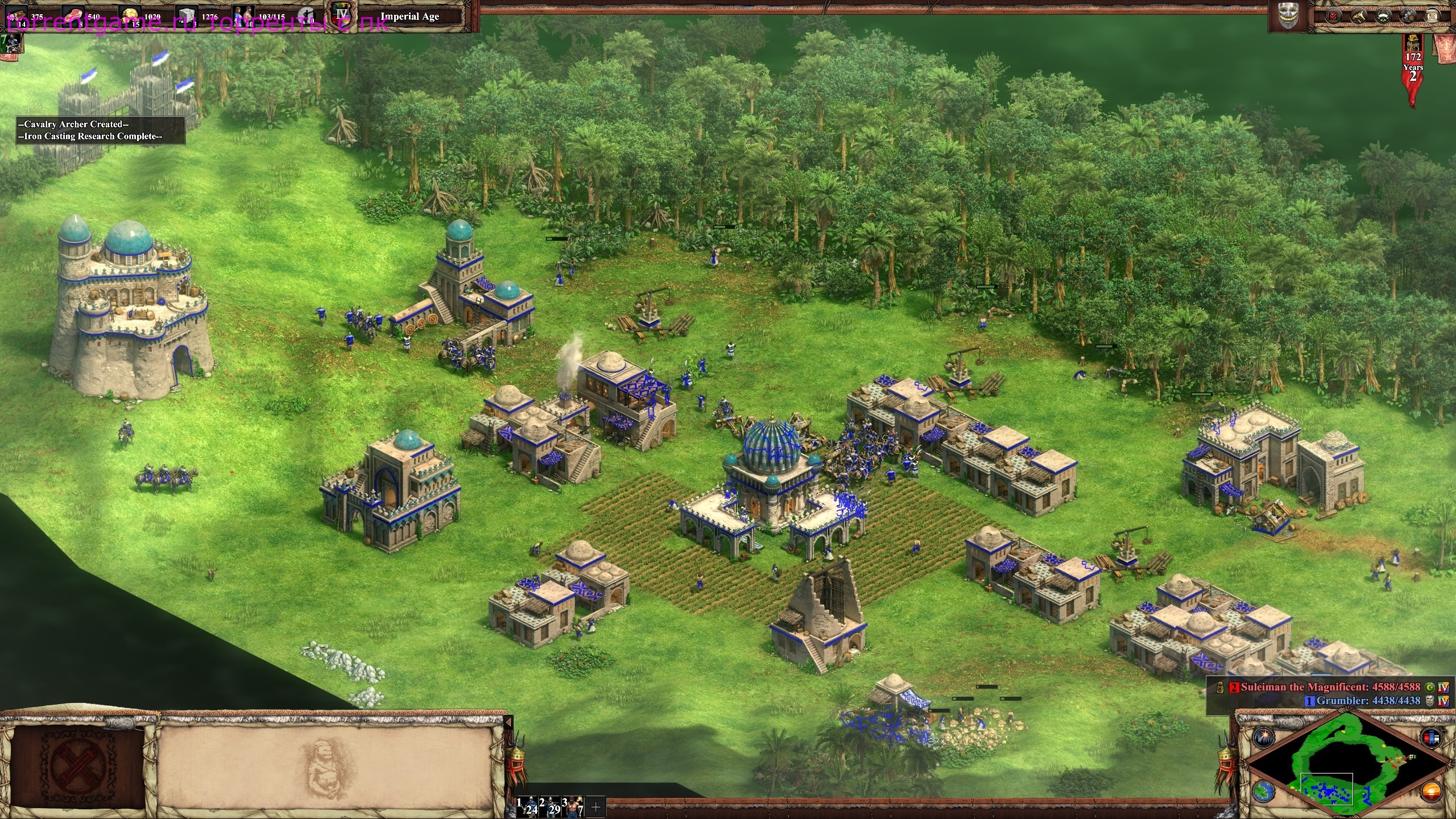This screenshot has height=819, width=1456.
Task: Activate the flare signal button beside minimap
Action: pyautogui.click(x=1262, y=738)
